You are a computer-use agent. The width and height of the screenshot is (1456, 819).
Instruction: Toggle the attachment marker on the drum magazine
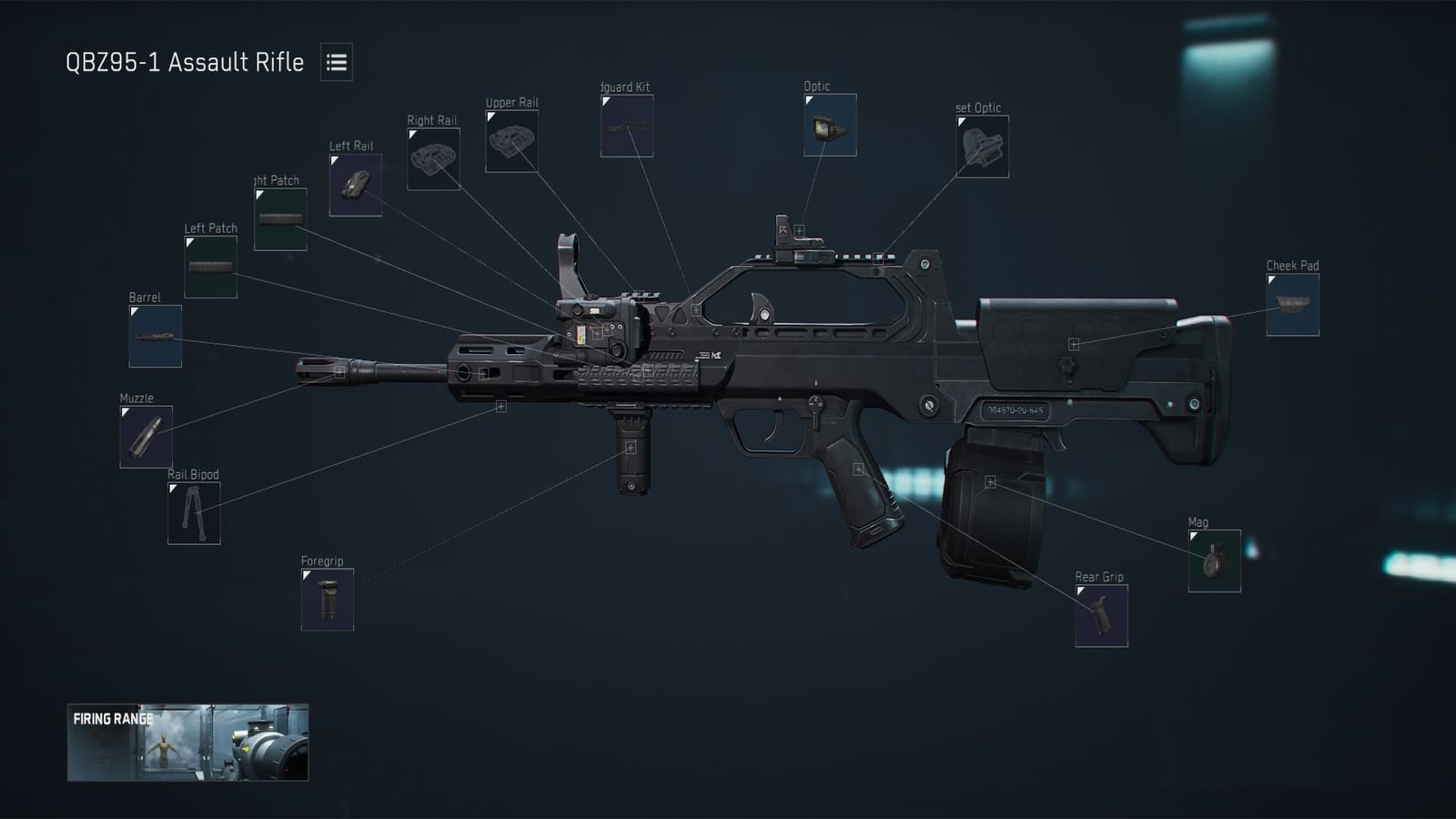(989, 480)
